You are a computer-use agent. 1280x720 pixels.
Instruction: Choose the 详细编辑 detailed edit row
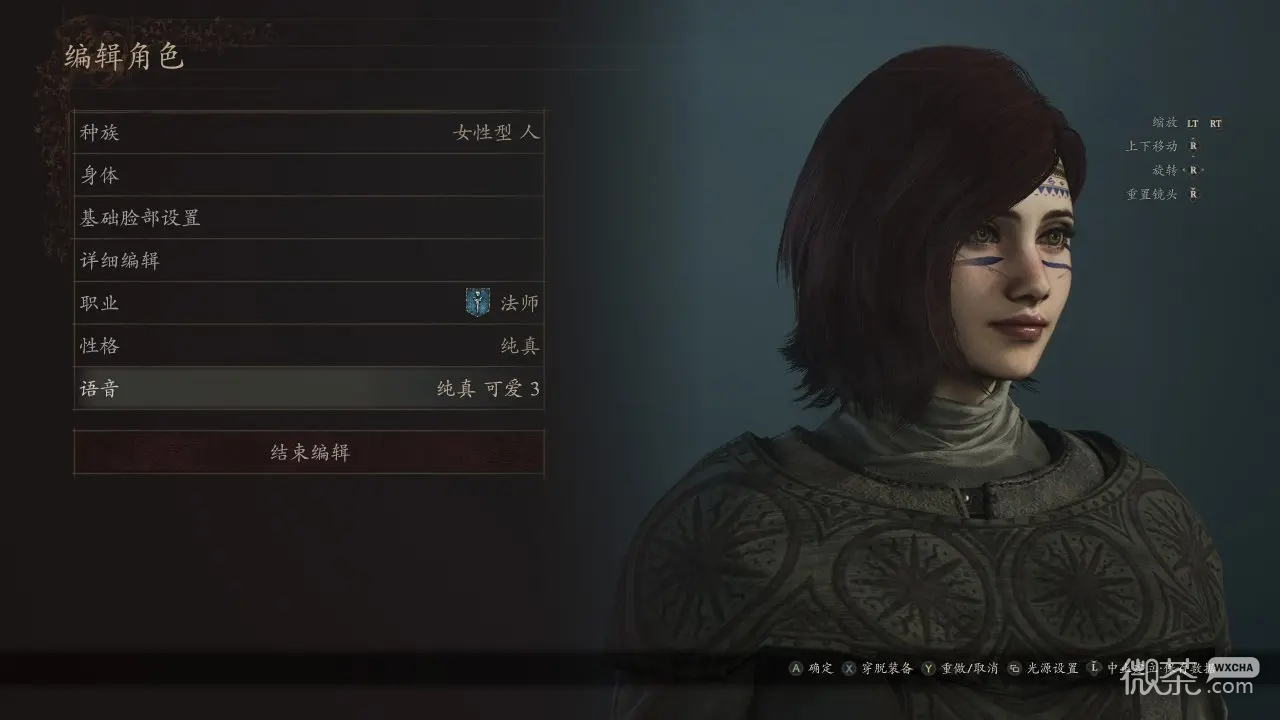pos(309,260)
